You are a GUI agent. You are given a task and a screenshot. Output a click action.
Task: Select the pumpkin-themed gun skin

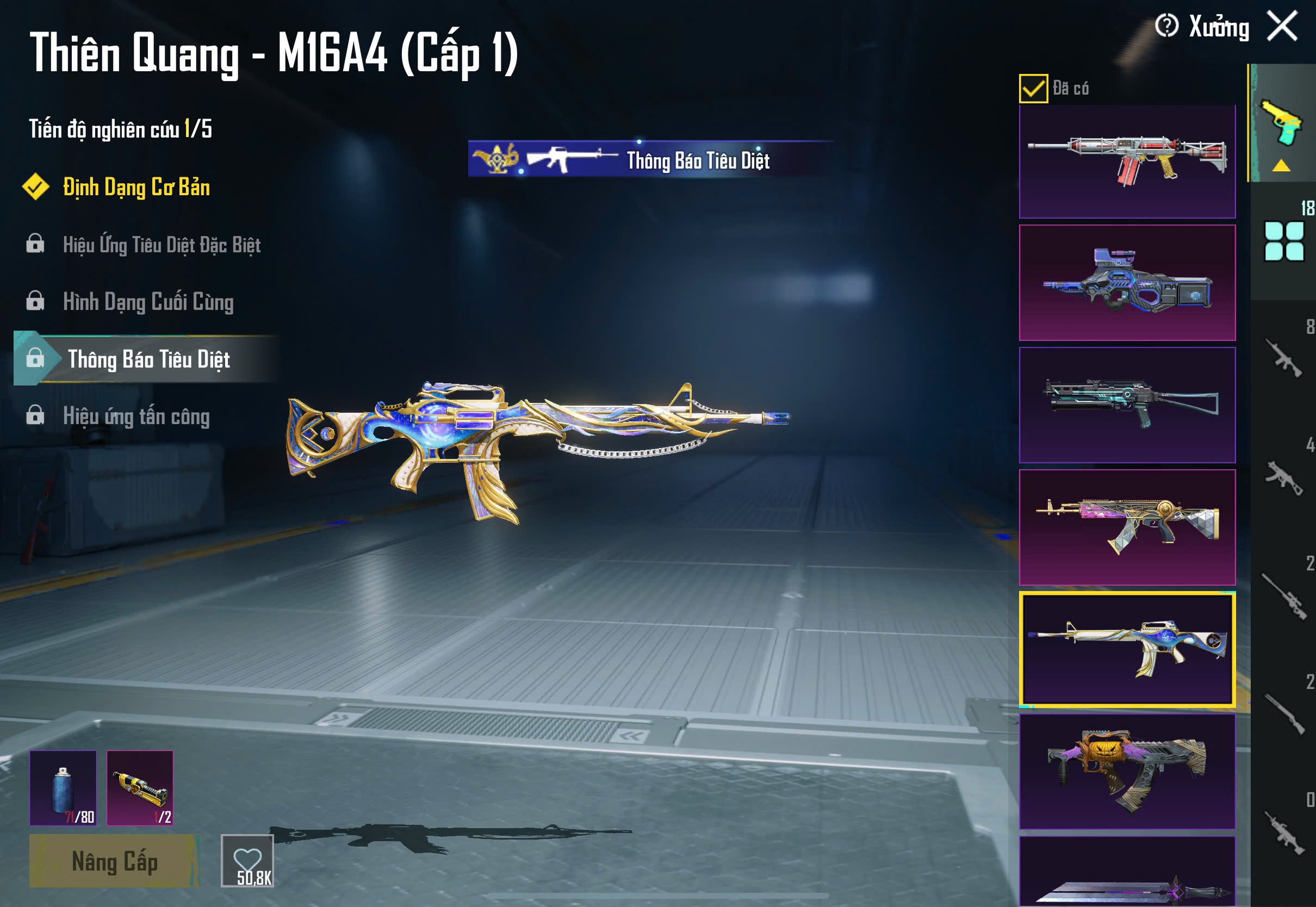point(1127,771)
